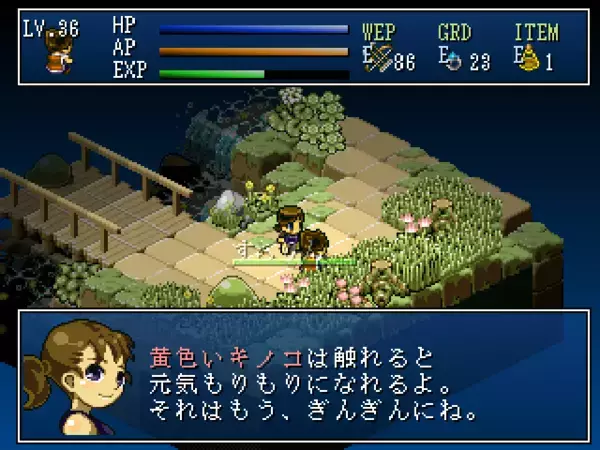600x450 pixels.
Task: Select the equipped weapon icon under WEP
Action: pos(379,59)
